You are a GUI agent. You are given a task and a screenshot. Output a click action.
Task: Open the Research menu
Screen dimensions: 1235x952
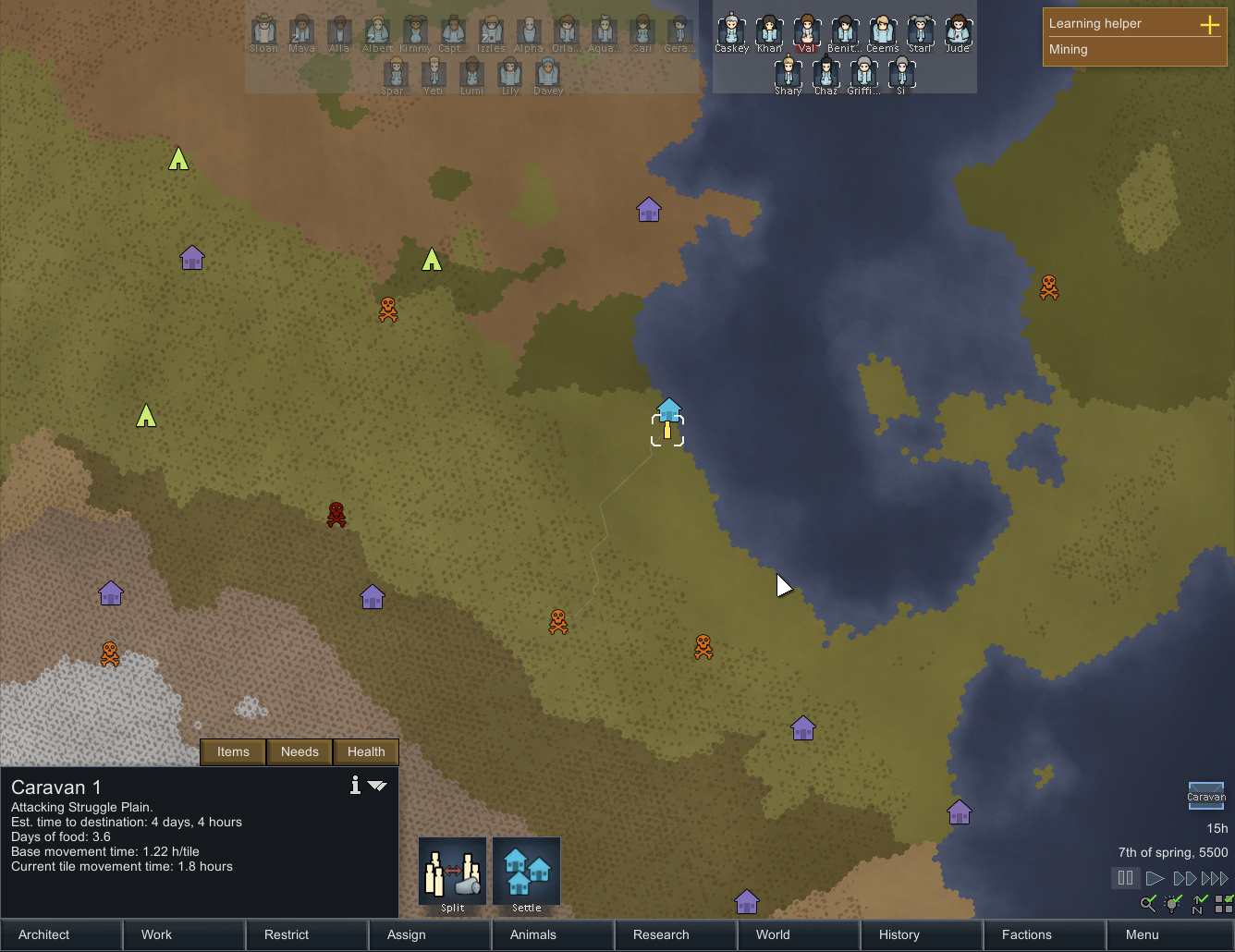click(676, 934)
